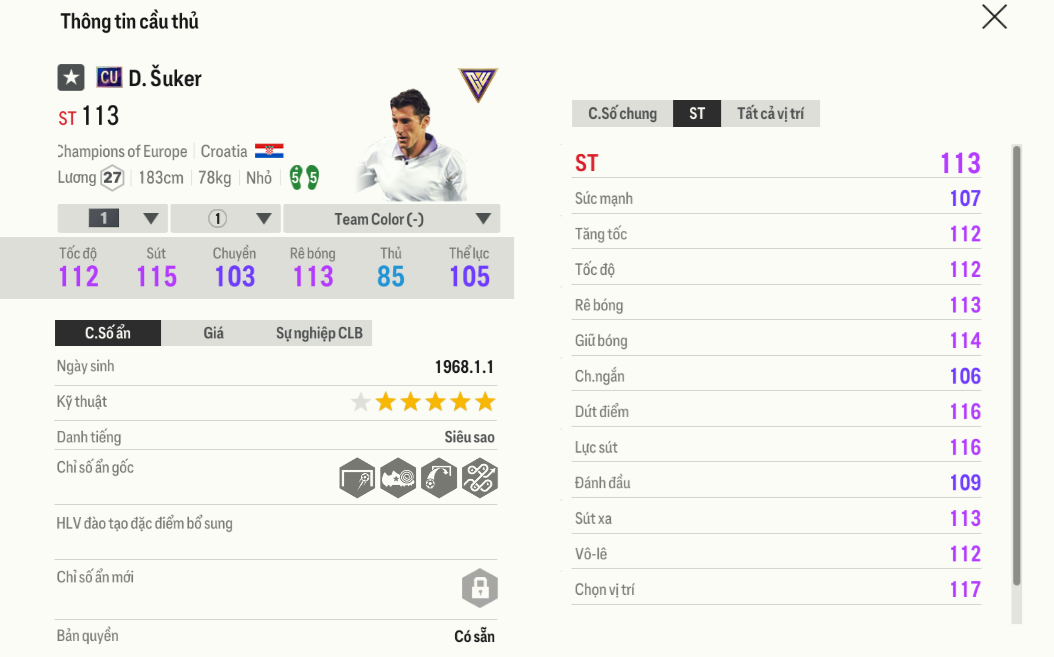Select the winding dribble path trait icon
Image resolution: width=1054 pixels, height=657 pixels.
point(480,478)
